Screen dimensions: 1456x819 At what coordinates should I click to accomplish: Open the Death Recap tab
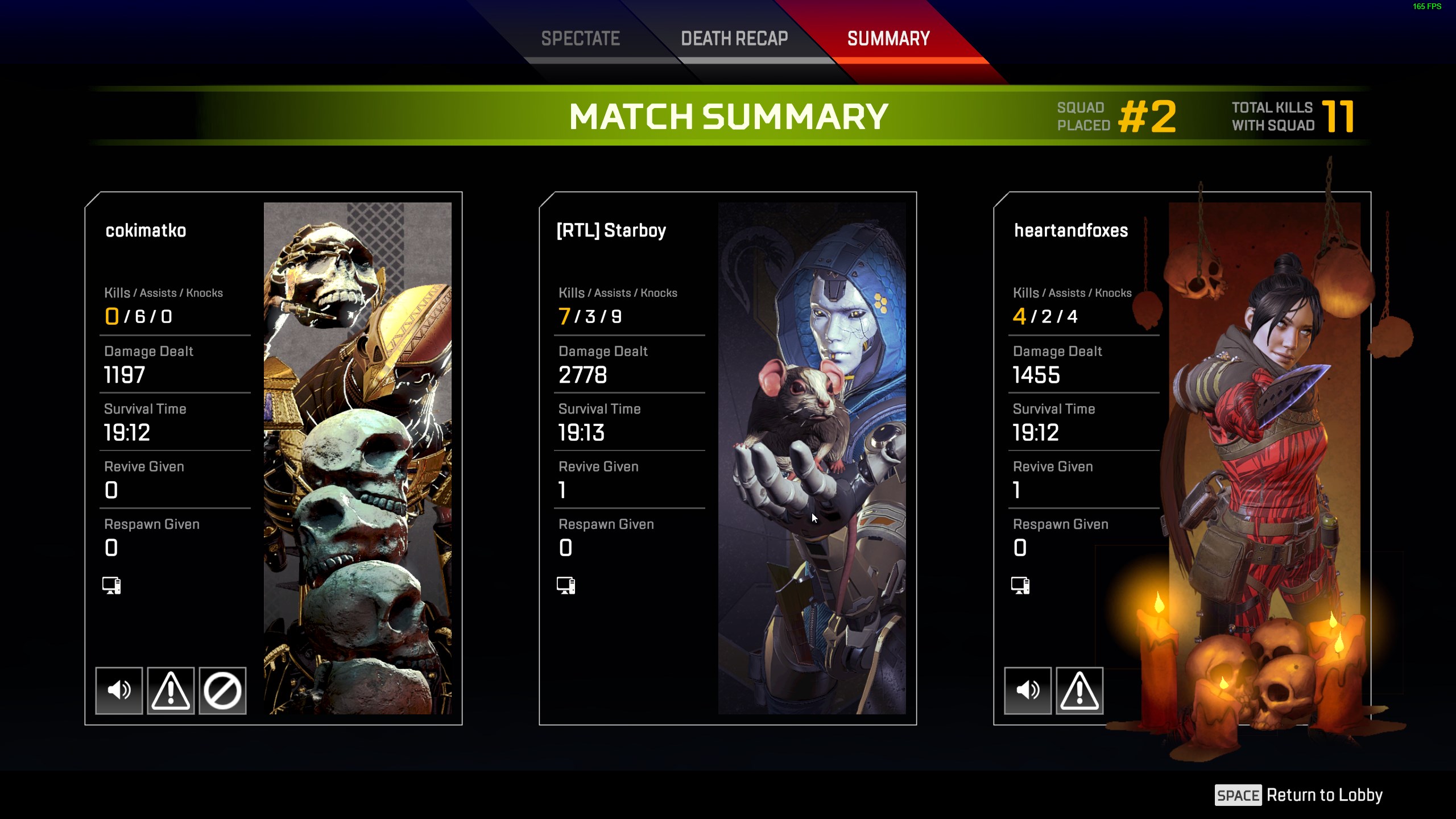pos(734,39)
